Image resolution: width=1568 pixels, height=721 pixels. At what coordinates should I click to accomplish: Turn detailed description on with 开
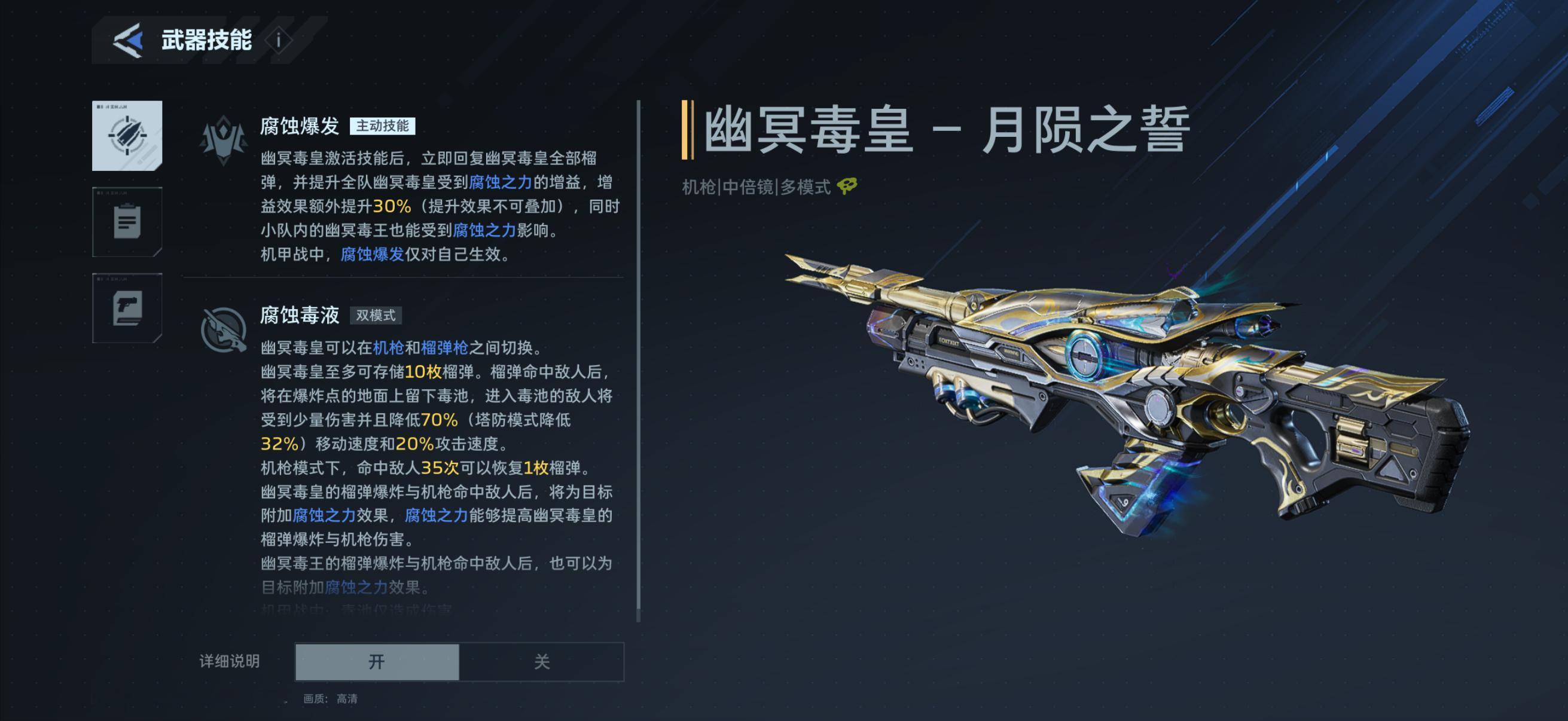click(x=377, y=661)
